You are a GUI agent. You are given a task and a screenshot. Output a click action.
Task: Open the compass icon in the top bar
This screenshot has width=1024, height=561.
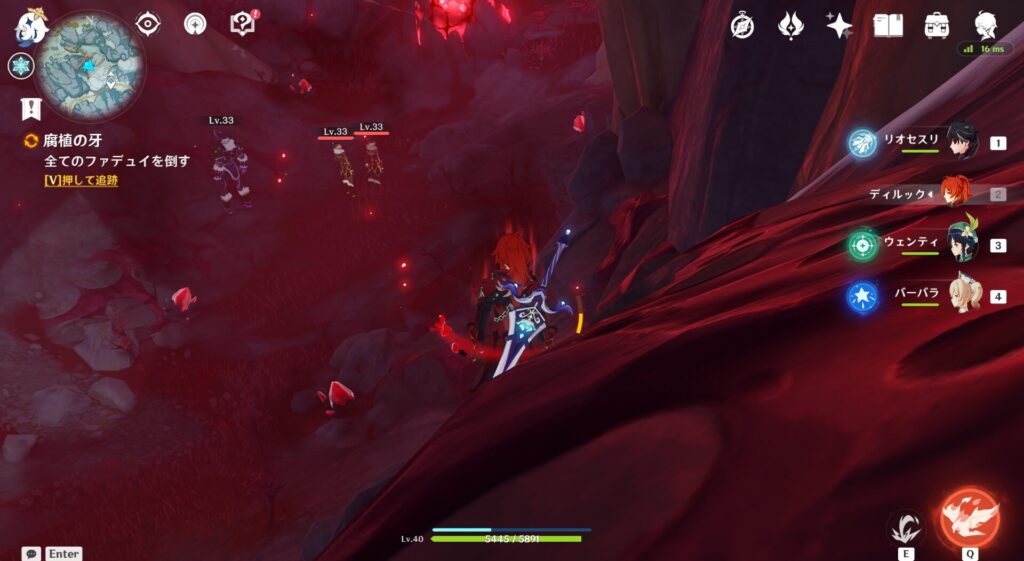742,26
